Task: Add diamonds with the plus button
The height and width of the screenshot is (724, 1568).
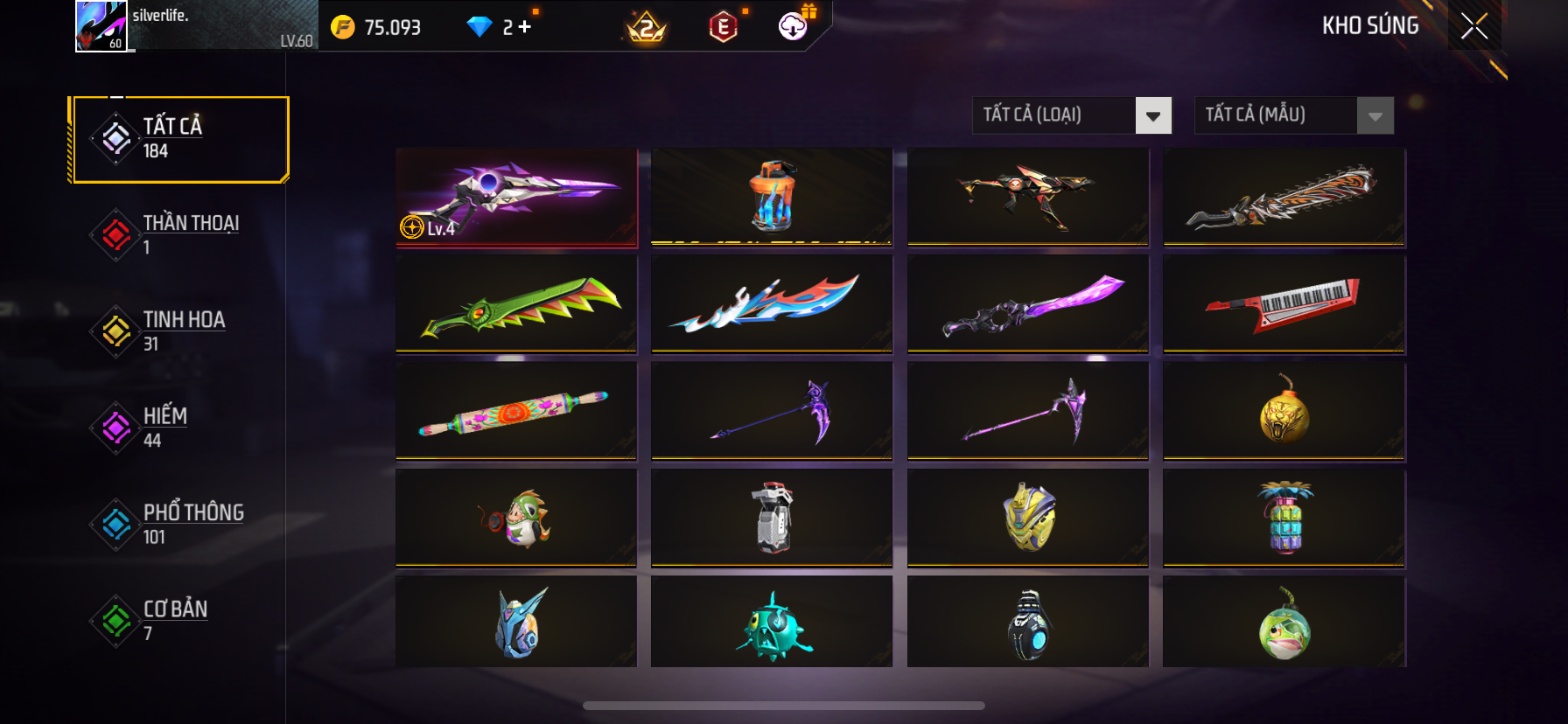Action: pos(524,27)
